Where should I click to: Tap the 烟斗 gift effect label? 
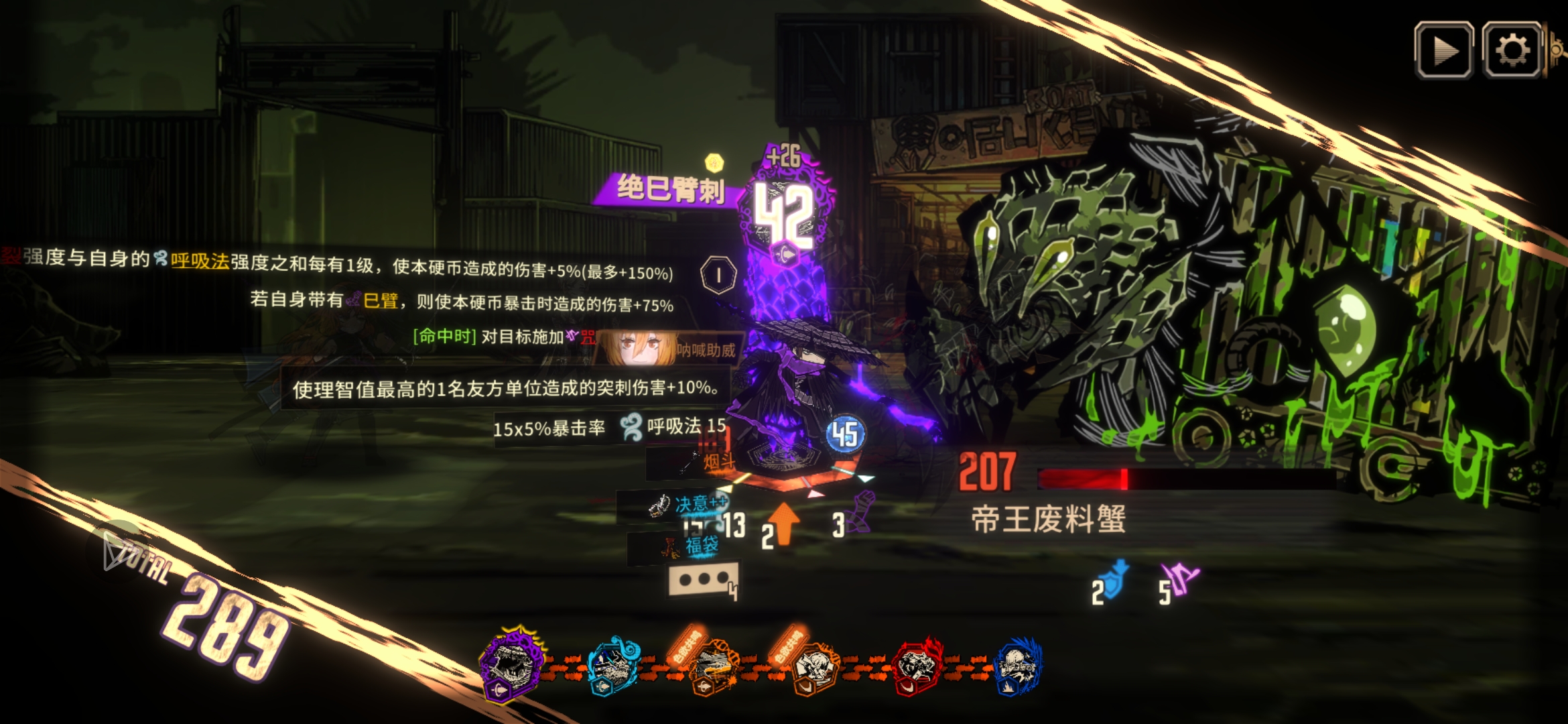(718, 461)
